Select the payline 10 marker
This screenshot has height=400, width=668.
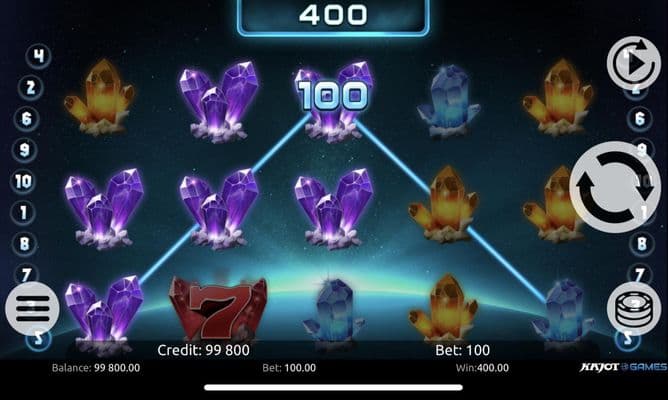click(x=23, y=181)
